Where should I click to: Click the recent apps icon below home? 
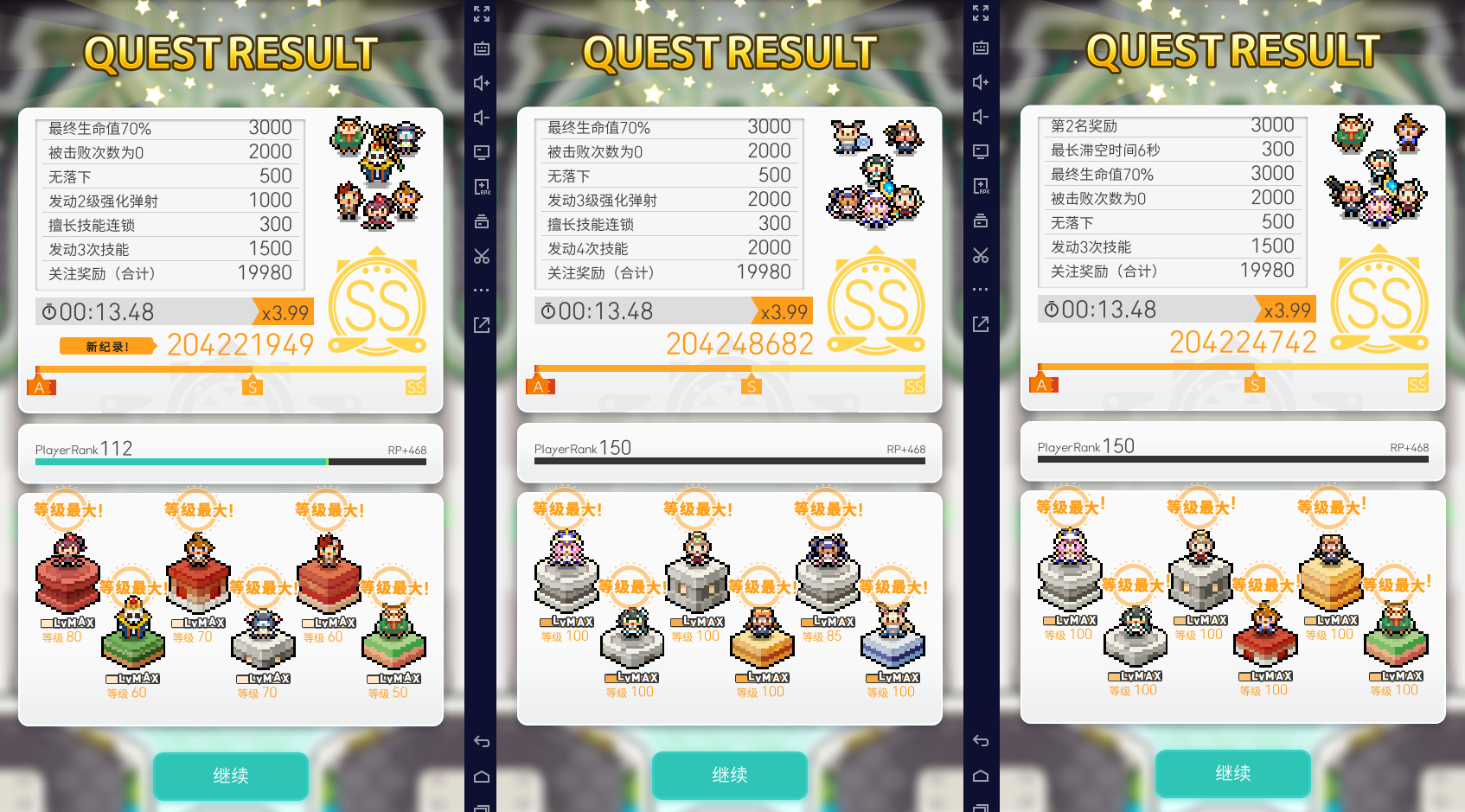point(482,807)
